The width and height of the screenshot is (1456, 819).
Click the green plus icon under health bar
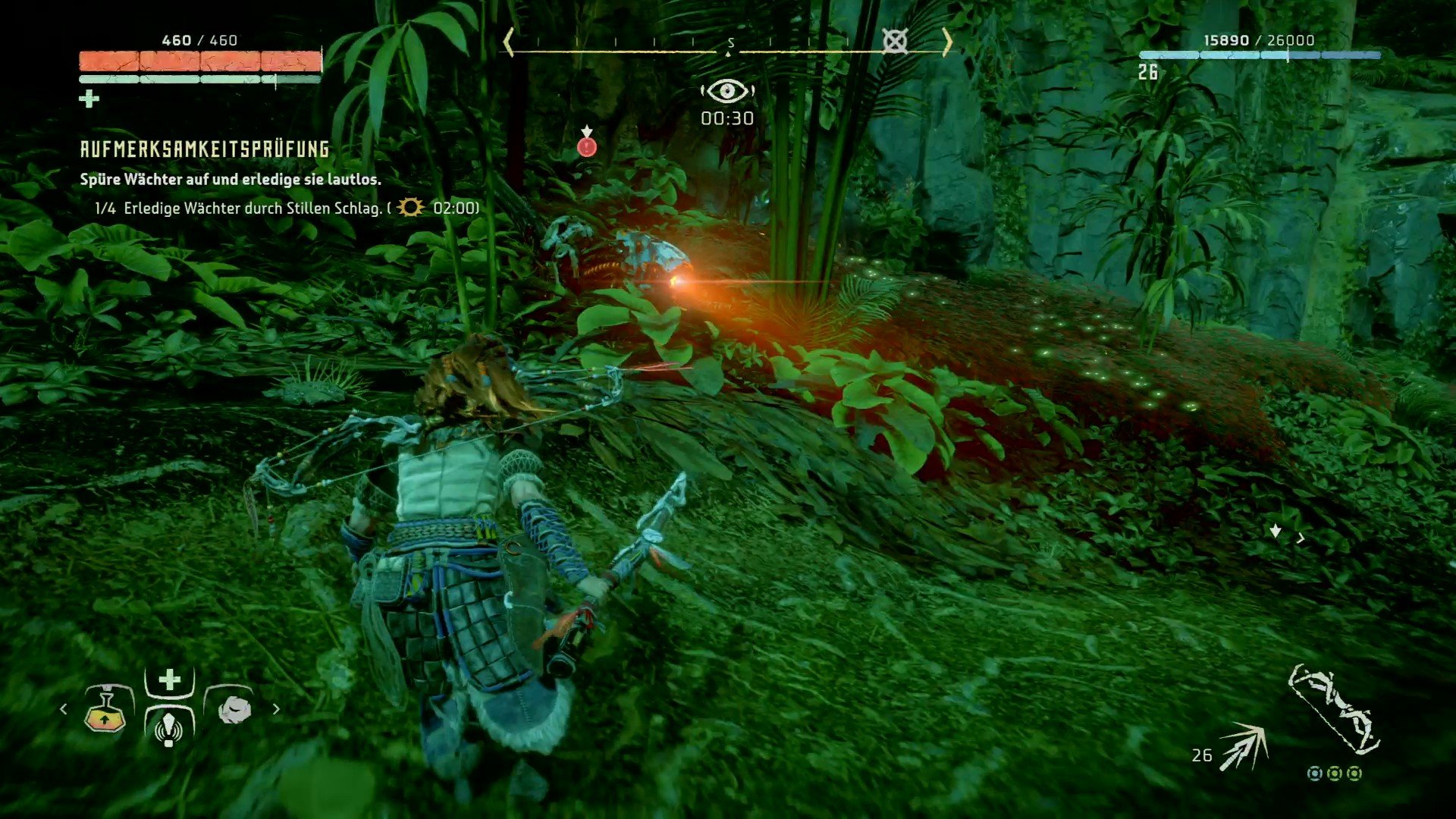[x=89, y=99]
